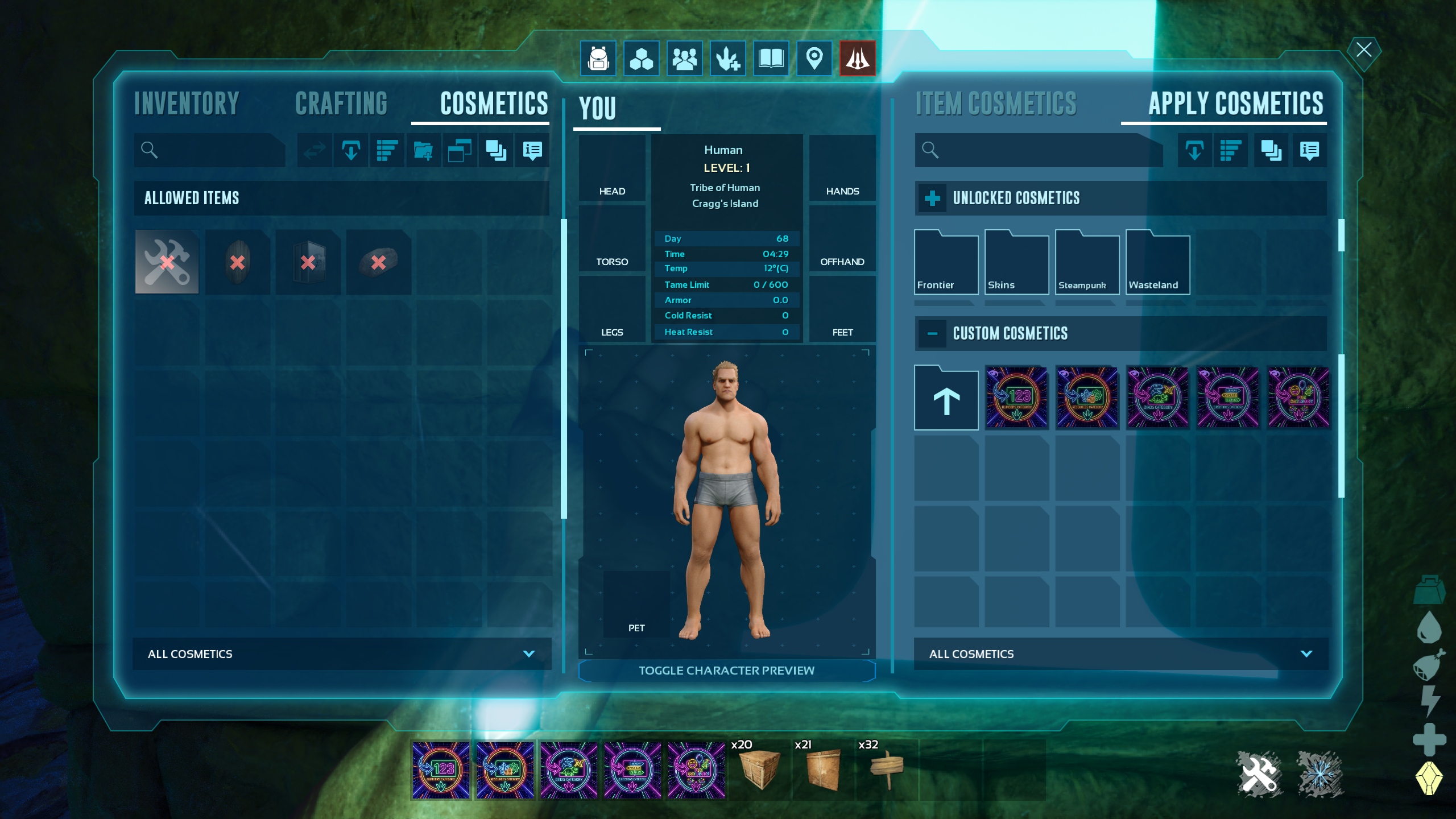Close the inventory window
The height and width of the screenshot is (819, 1456).
click(x=1363, y=50)
